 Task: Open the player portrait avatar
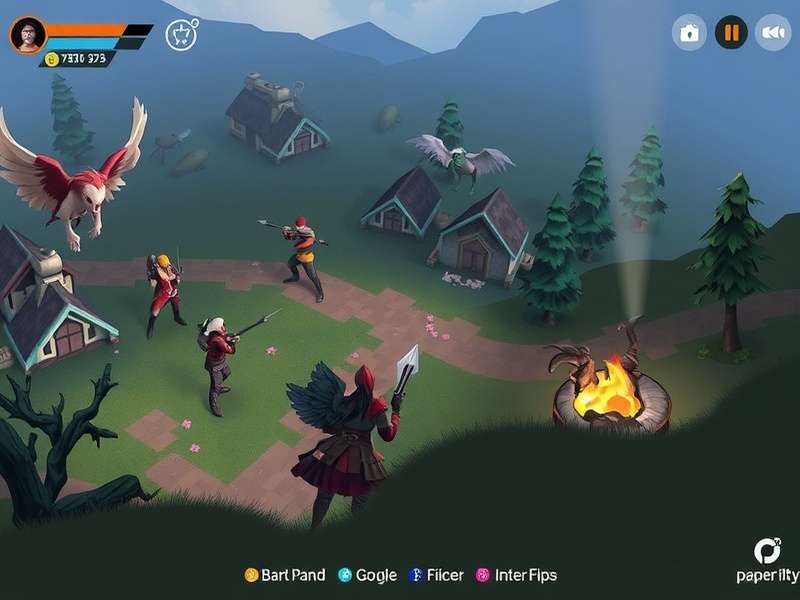[27, 35]
